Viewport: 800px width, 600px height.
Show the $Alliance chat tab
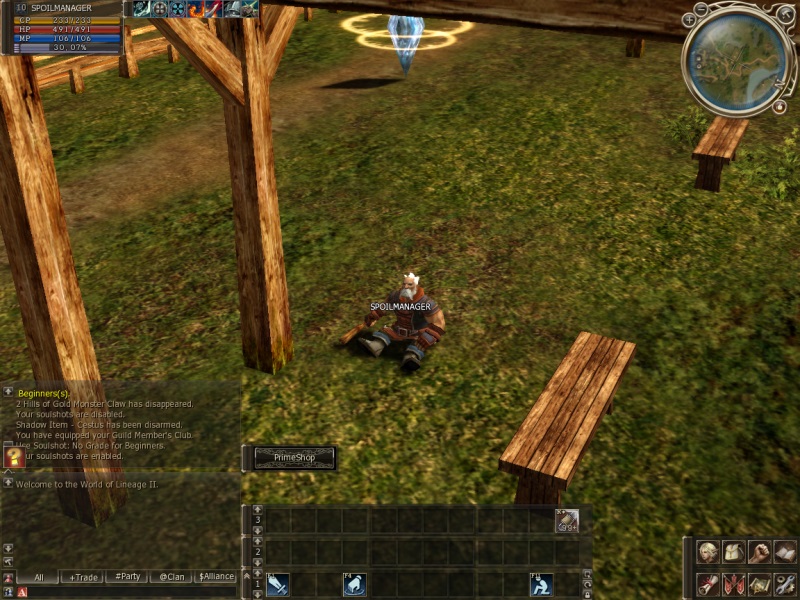[216, 577]
